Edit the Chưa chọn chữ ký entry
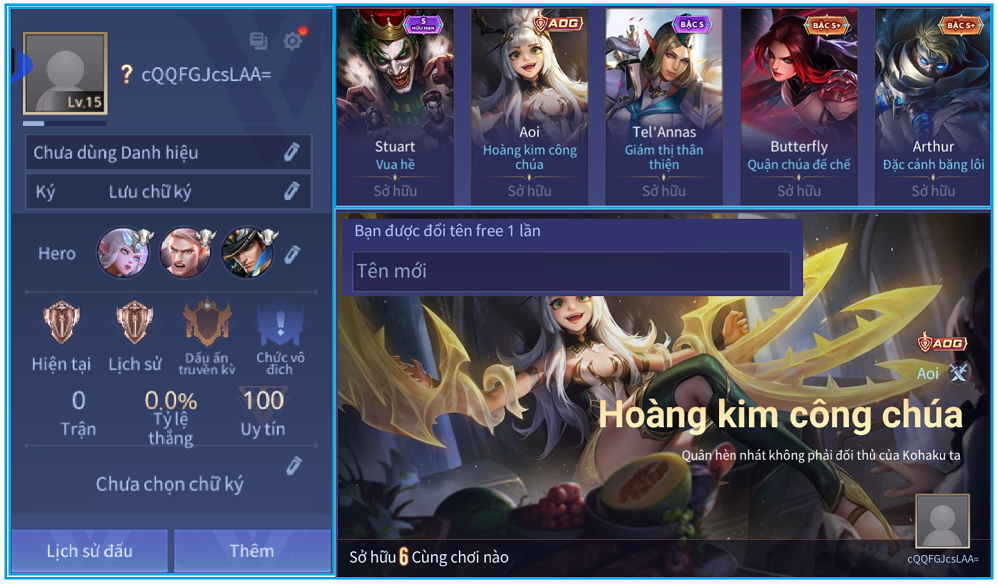The height and width of the screenshot is (584, 998). coord(293,466)
